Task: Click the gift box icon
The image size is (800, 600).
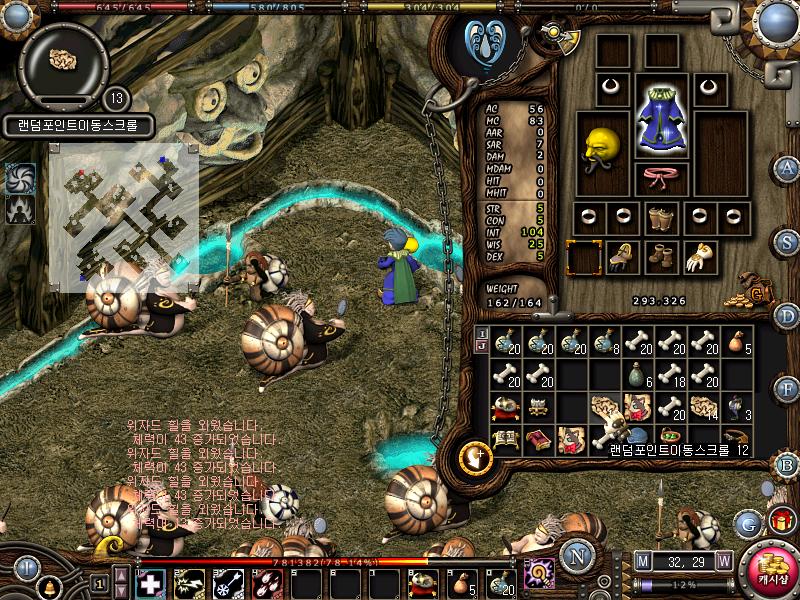Action: (780, 520)
